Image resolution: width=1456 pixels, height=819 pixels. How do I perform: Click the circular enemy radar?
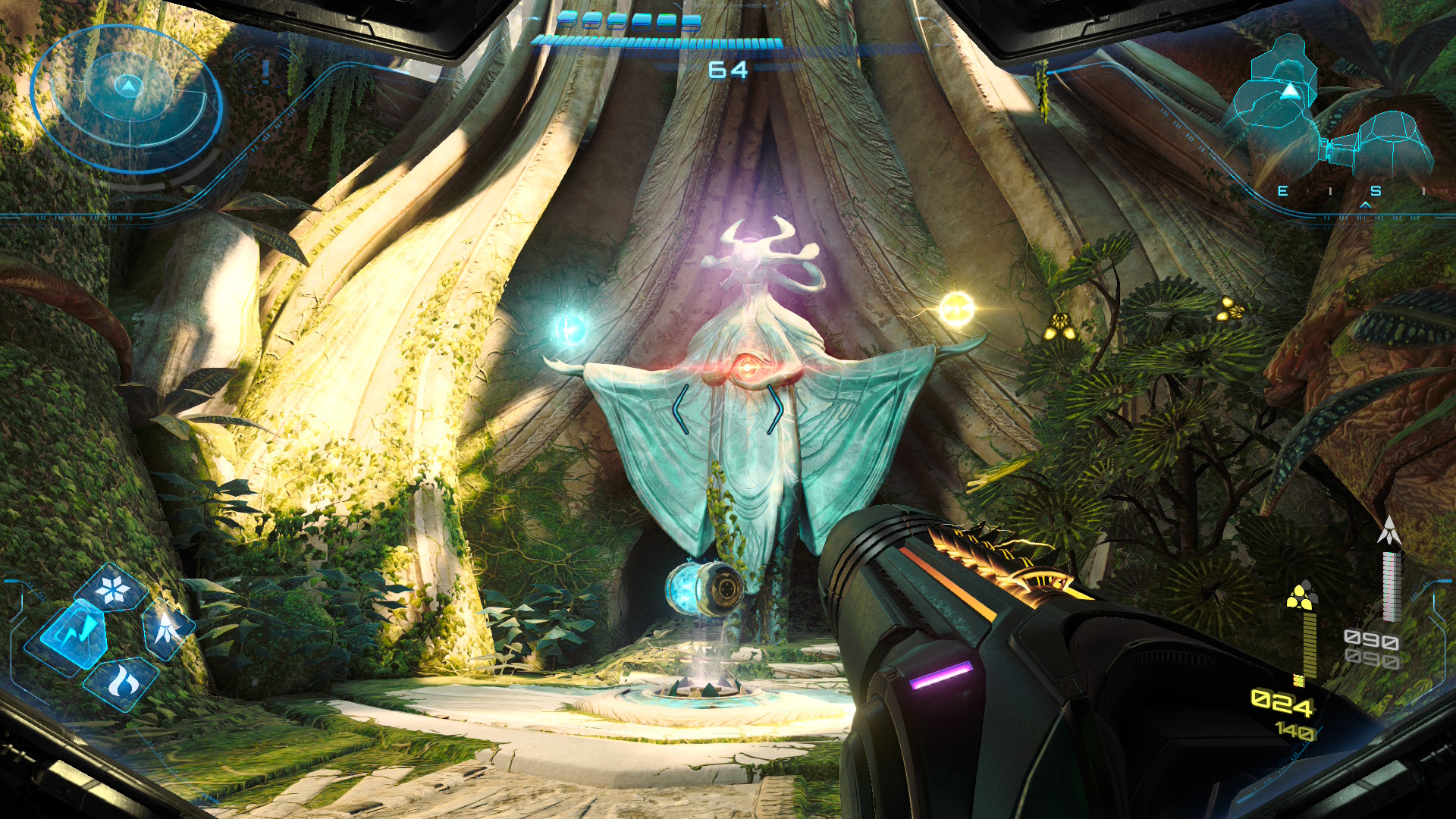click(x=127, y=99)
